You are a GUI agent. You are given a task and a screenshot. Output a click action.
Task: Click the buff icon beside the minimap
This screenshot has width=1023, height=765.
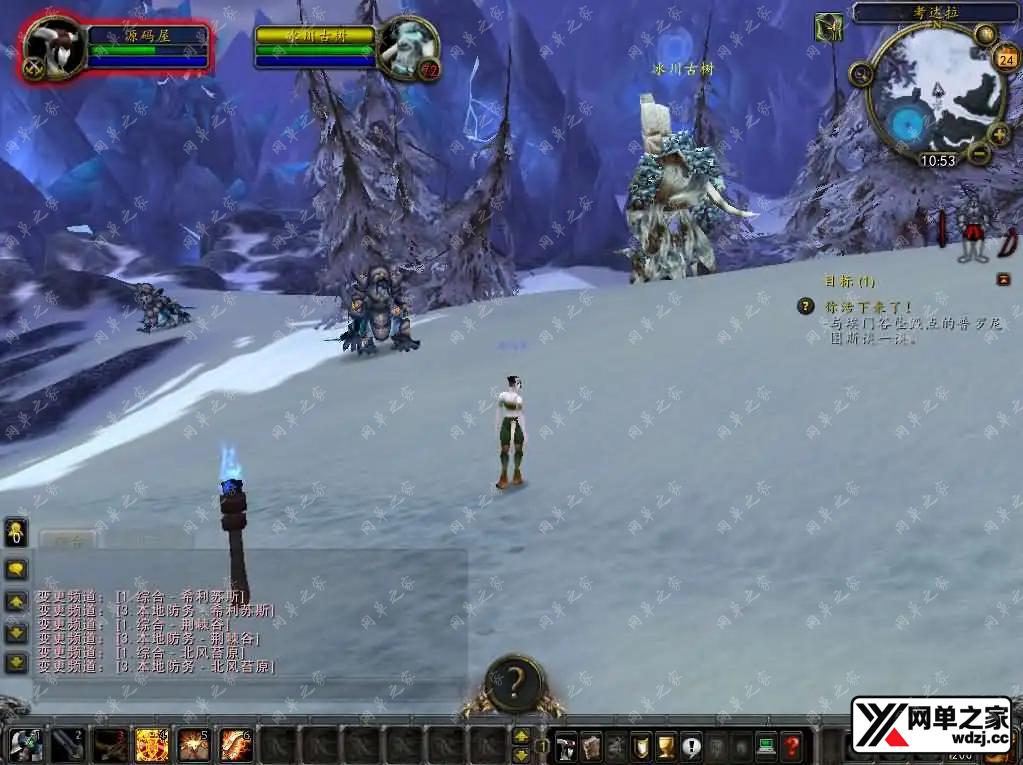828,27
